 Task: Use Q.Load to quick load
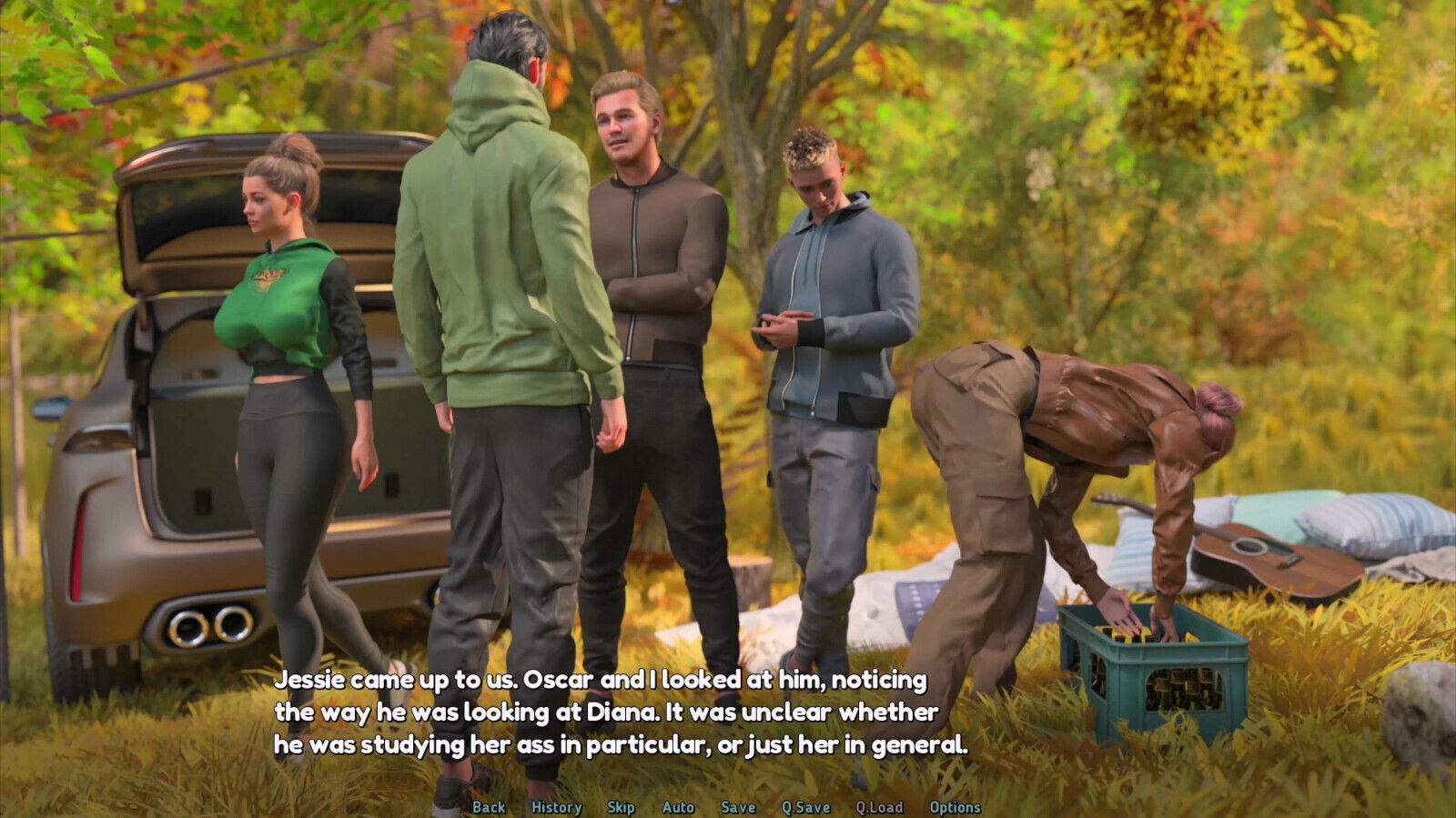879,807
